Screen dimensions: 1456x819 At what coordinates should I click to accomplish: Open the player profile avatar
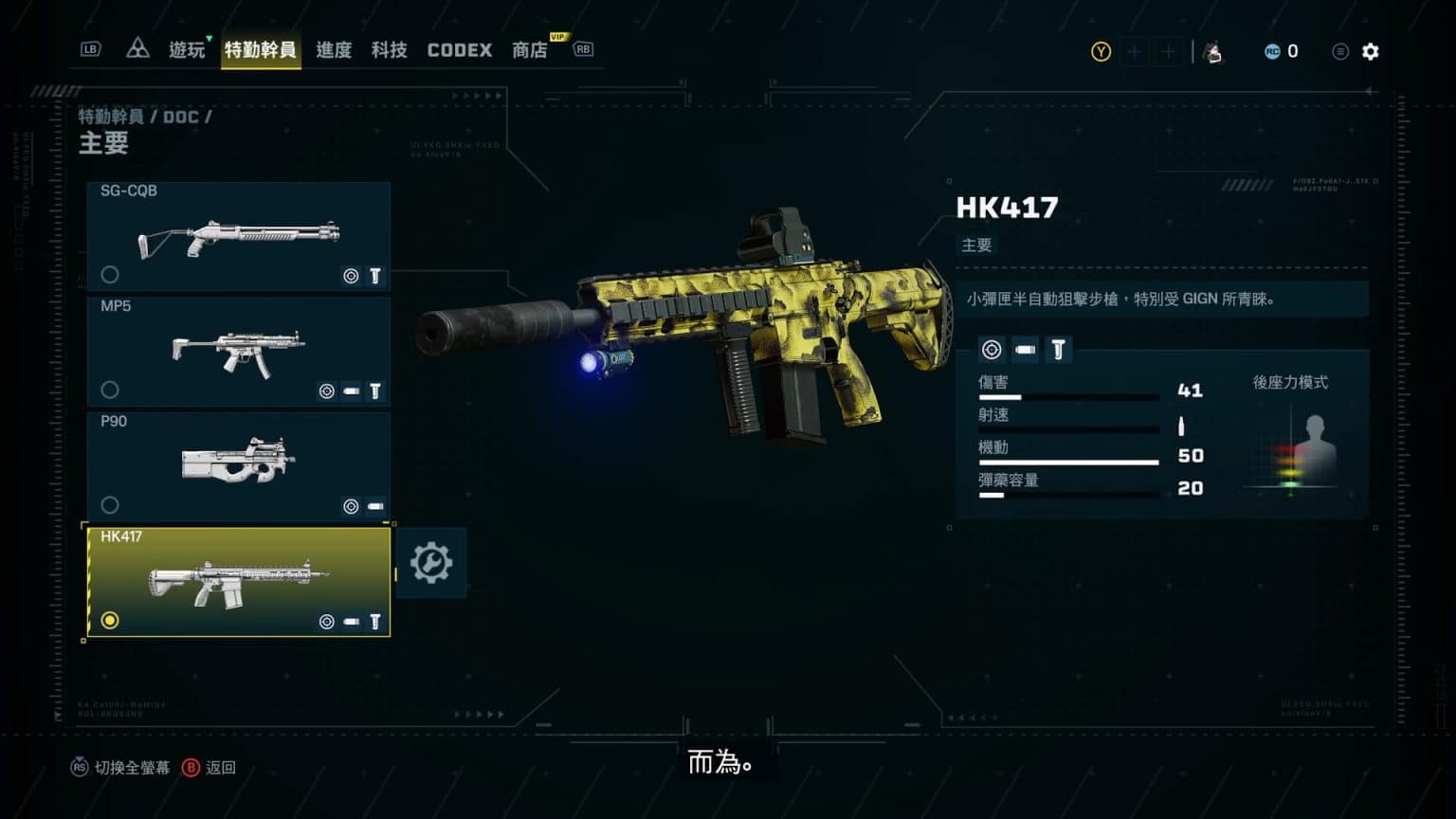pyautogui.click(x=1212, y=52)
